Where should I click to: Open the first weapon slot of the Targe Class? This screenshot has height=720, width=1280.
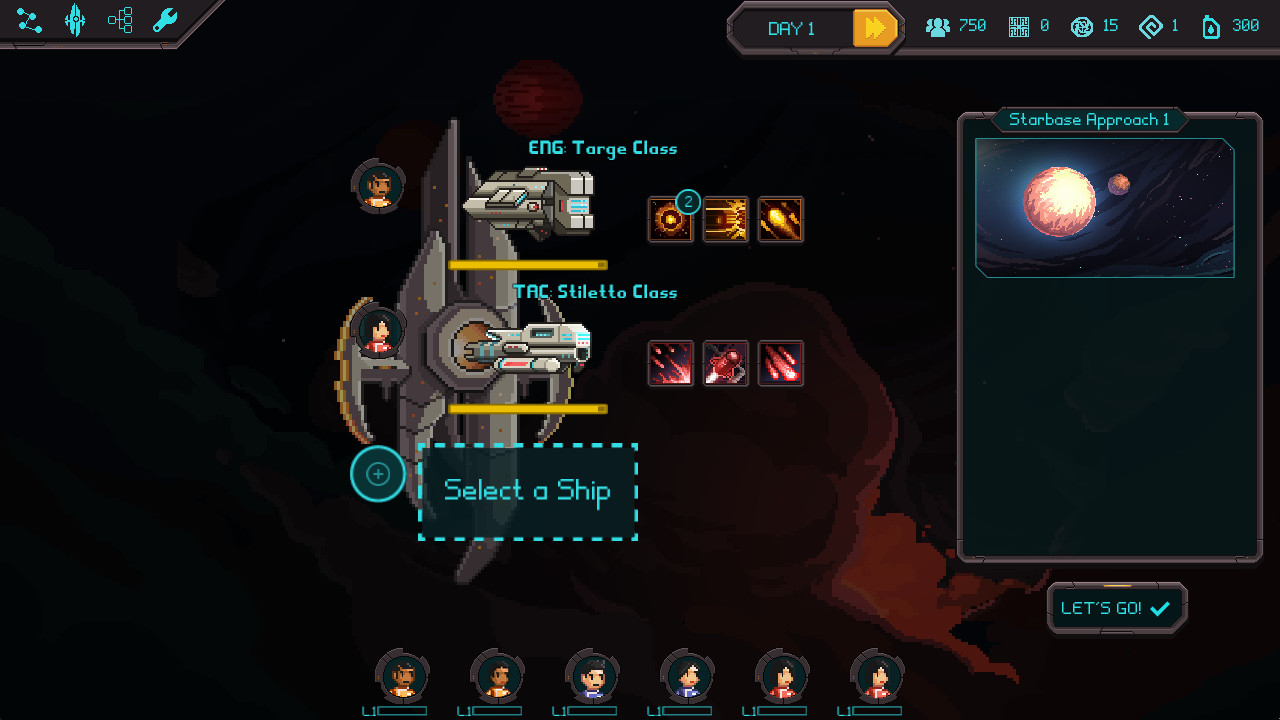click(x=670, y=219)
